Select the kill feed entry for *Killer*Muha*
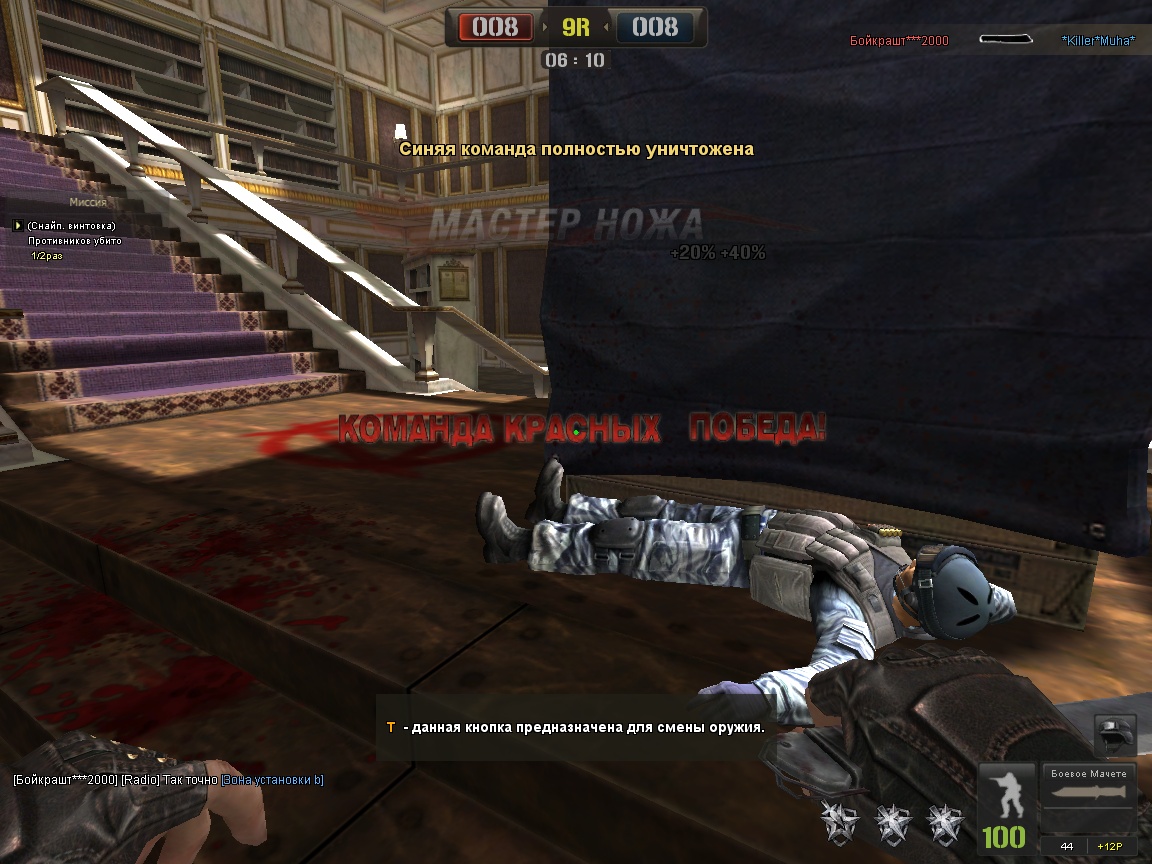 [x=1097, y=41]
